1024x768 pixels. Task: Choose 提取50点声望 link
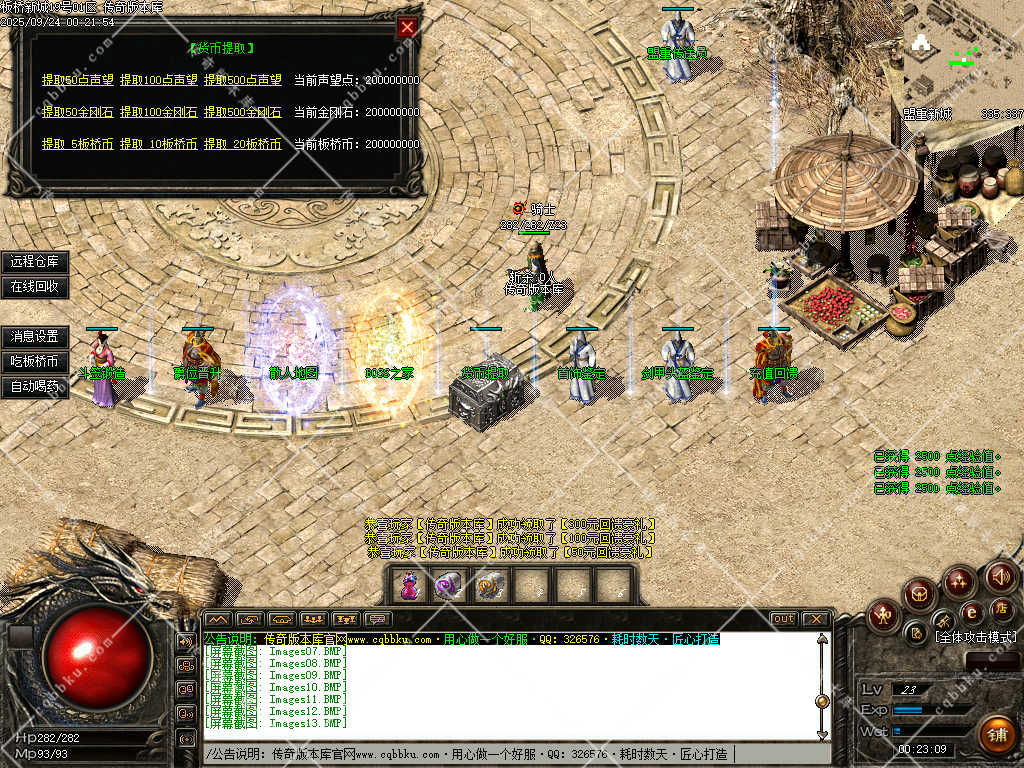[77, 80]
